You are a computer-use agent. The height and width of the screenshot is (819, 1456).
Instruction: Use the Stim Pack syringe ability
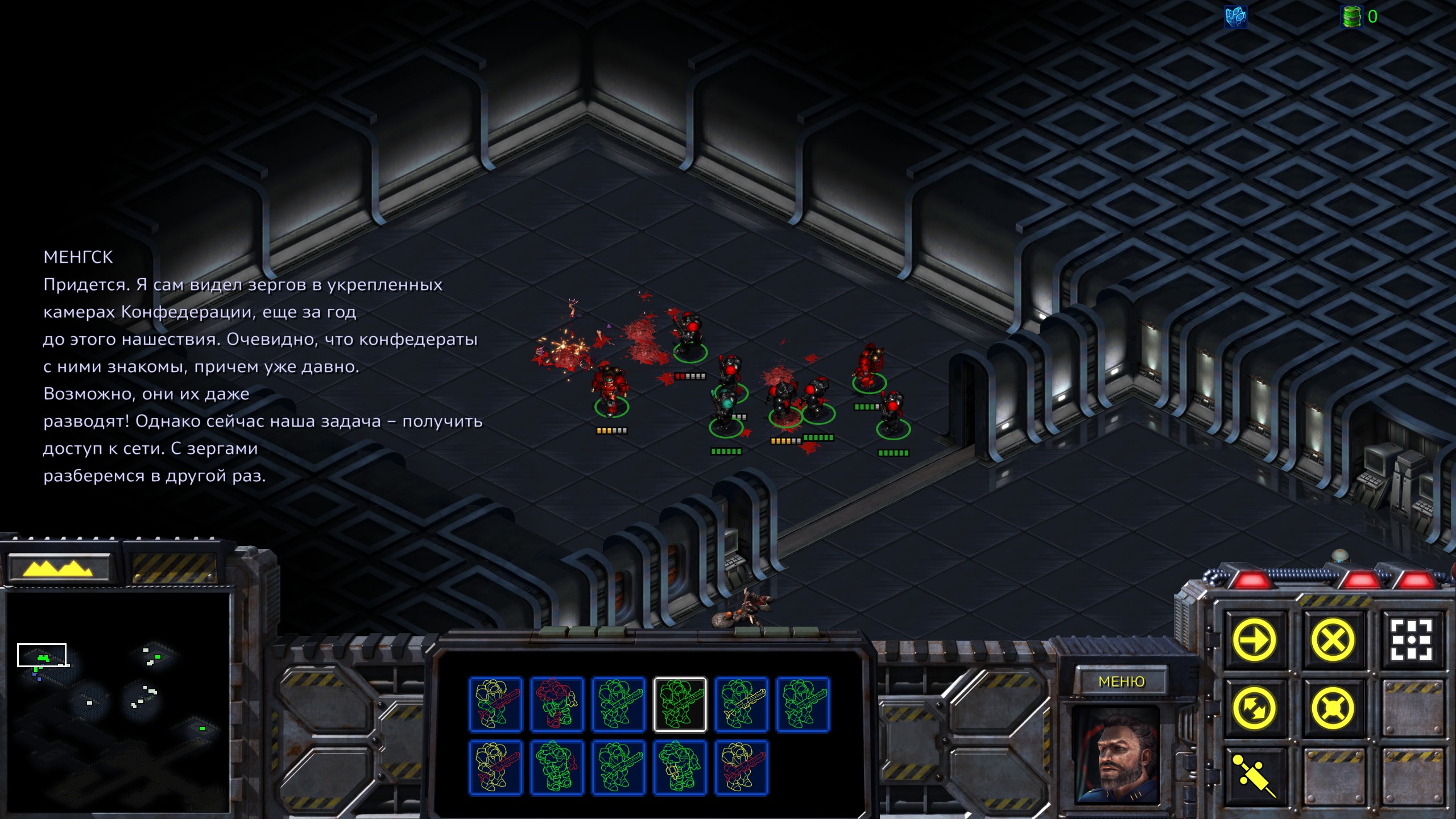1254,776
